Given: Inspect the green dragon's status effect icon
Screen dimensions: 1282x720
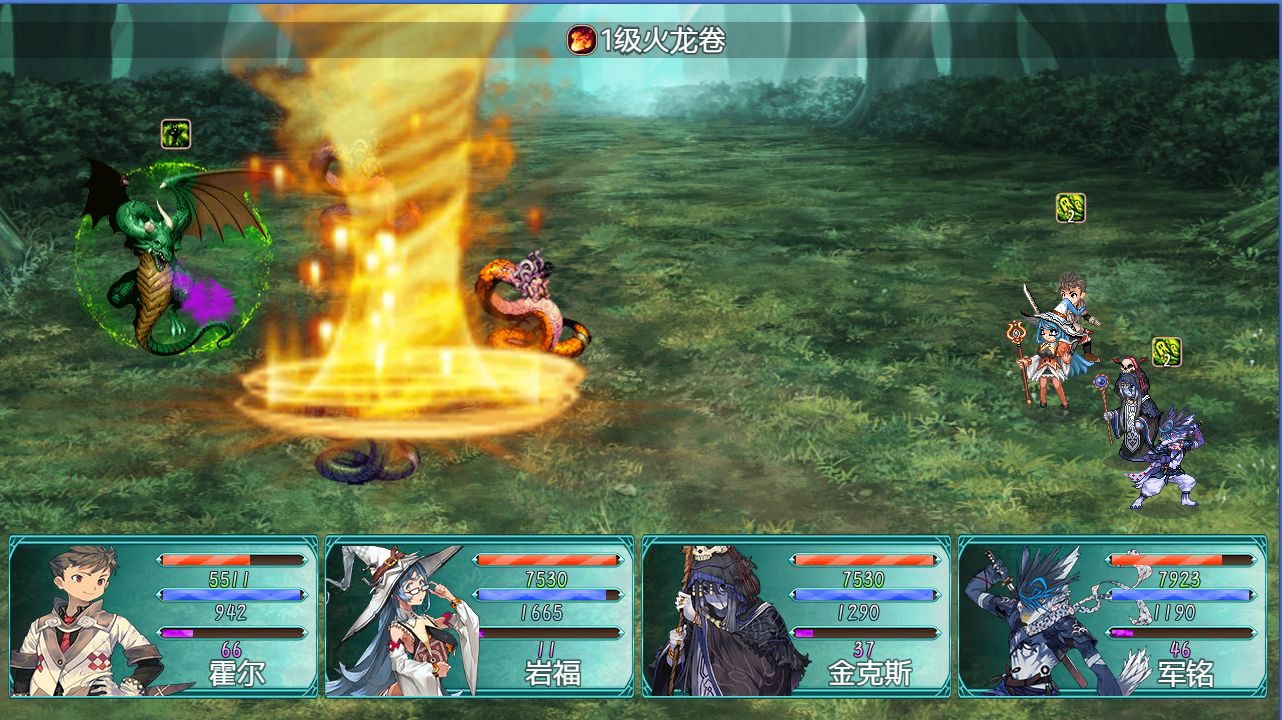Looking at the screenshot, I should click(x=176, y=134).
